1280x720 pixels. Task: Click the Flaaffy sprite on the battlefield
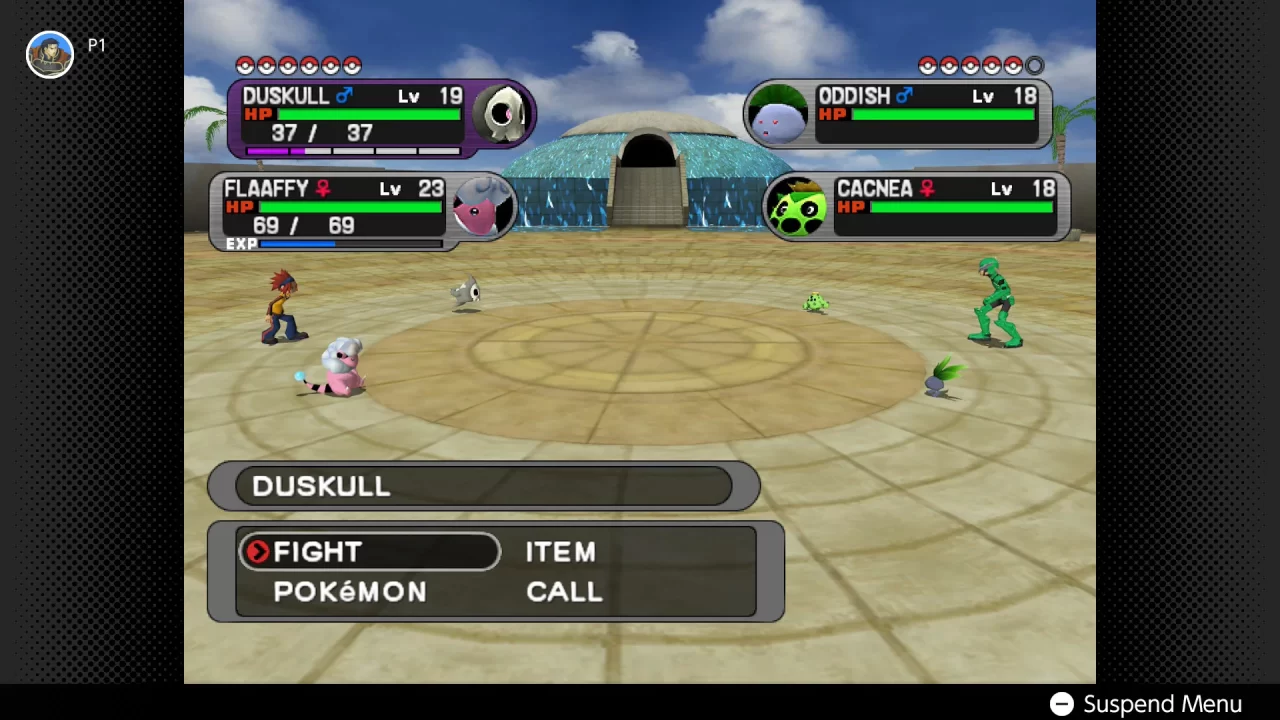click(x=340, y=370)
